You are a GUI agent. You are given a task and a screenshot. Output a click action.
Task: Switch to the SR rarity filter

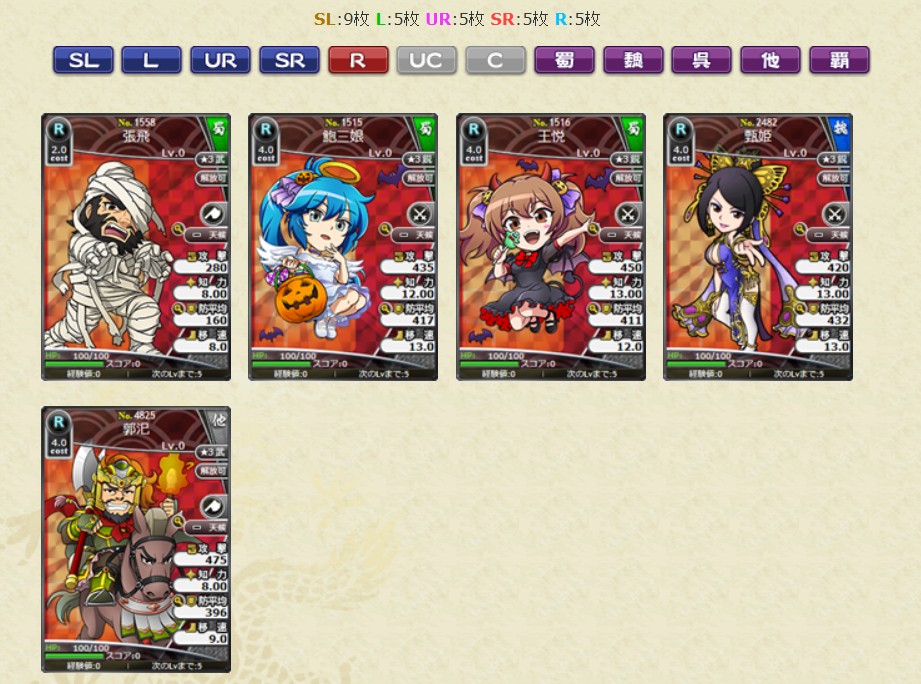coord(289,60)
